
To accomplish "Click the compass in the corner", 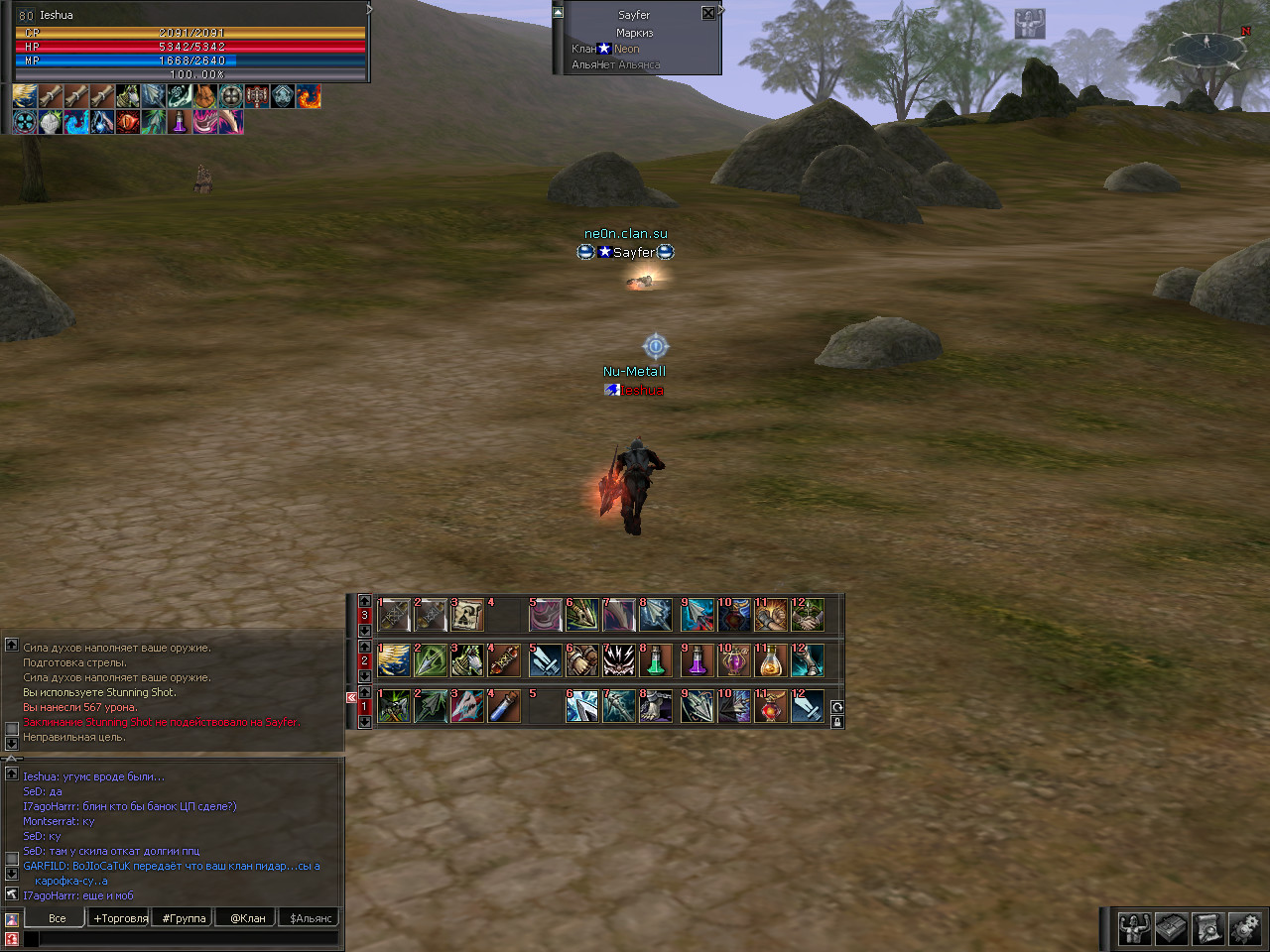I will pos(1206,45).
